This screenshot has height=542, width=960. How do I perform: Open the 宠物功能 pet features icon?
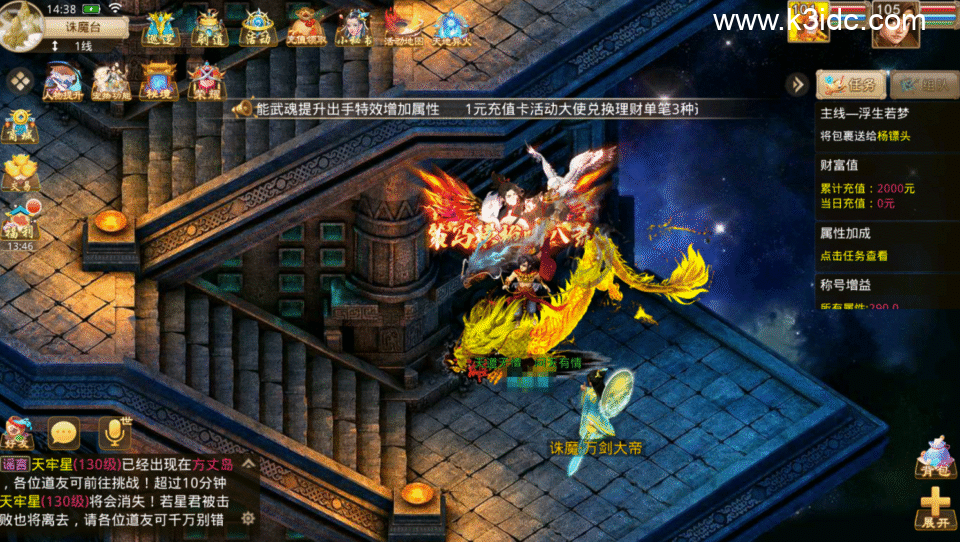pos(110,80)
